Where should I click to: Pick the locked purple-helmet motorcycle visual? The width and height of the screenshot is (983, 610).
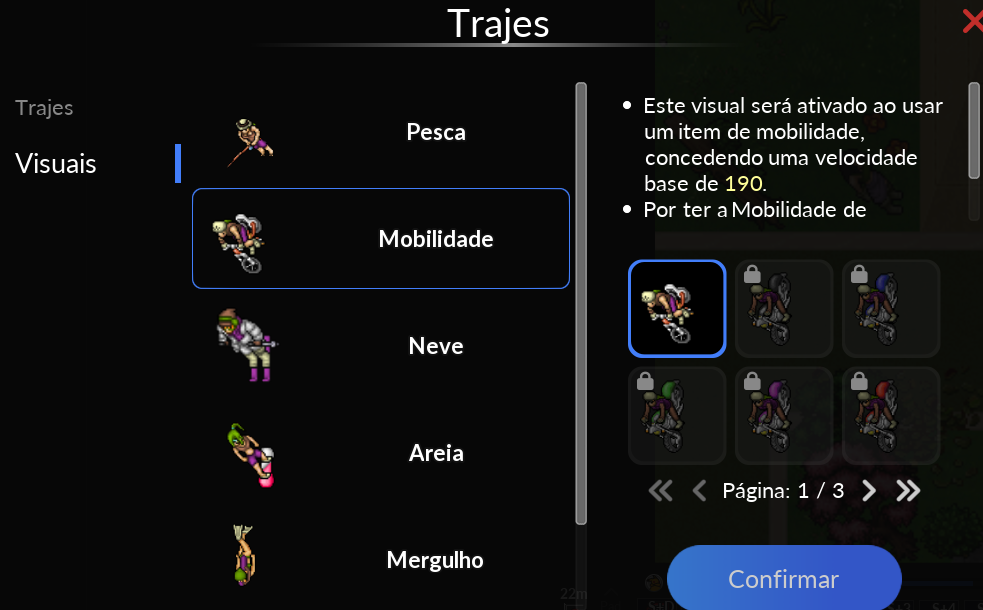pos(784,415)
